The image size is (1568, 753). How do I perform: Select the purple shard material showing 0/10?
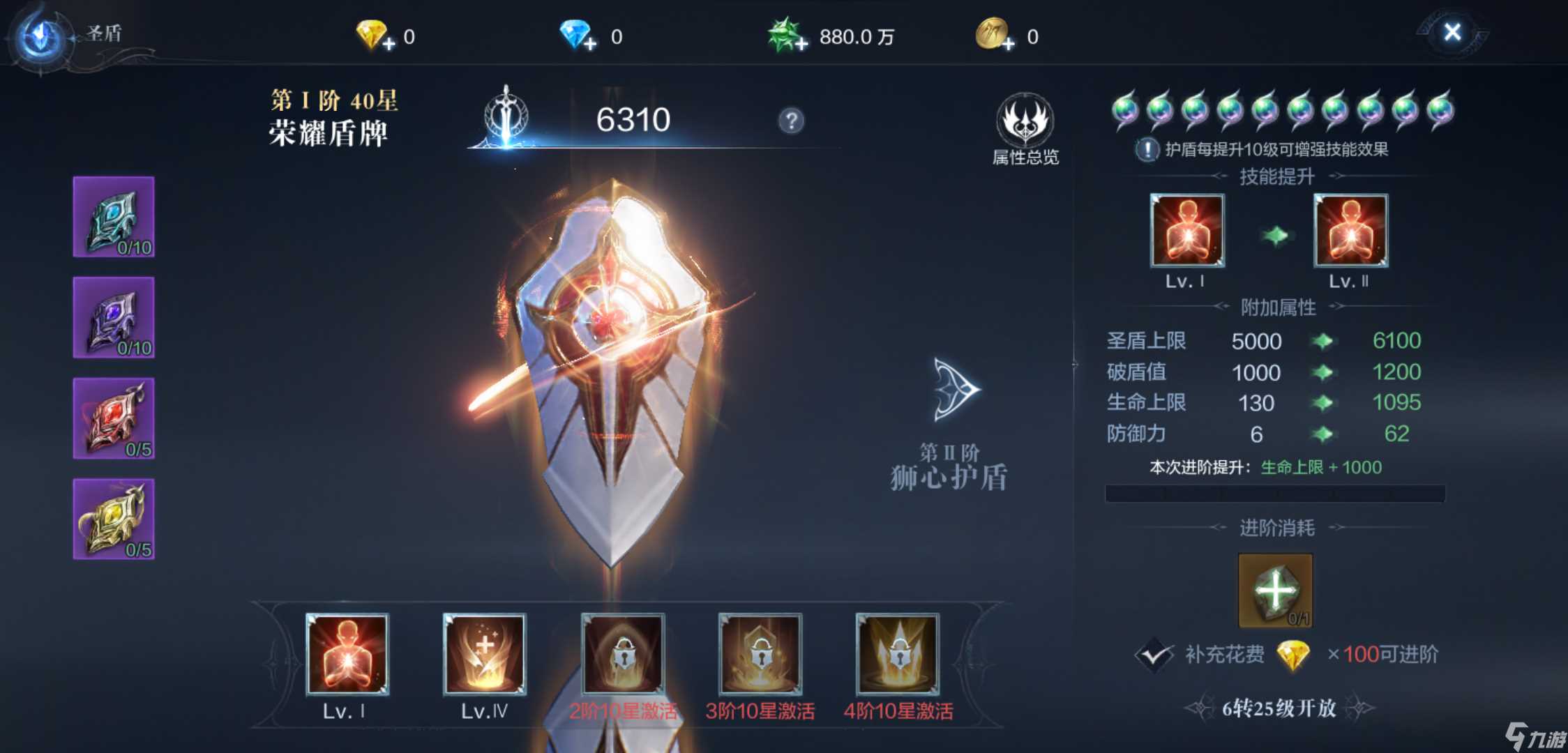(x=114, y=317)
